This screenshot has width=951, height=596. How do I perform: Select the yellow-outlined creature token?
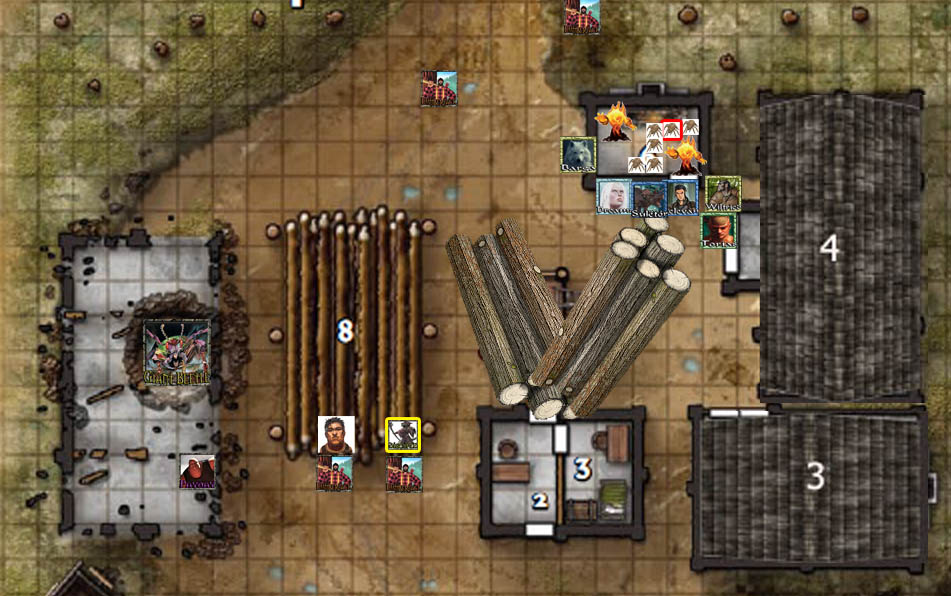coord(403,435)
